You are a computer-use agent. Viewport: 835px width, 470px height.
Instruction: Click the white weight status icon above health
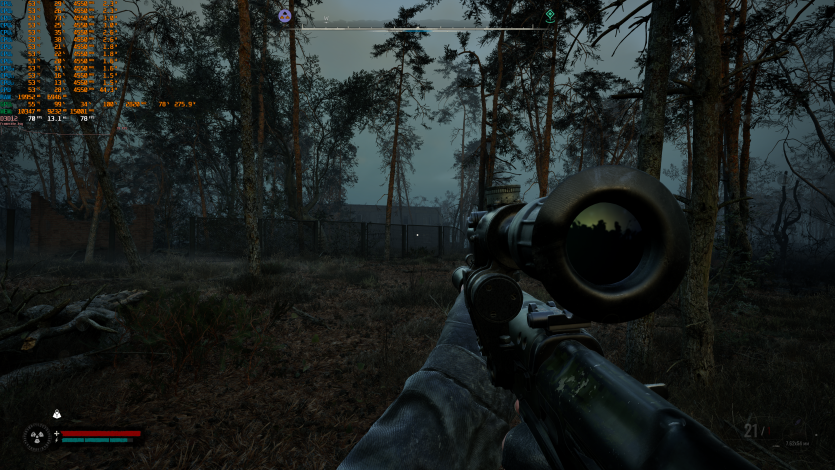click(x=57, y=414)
